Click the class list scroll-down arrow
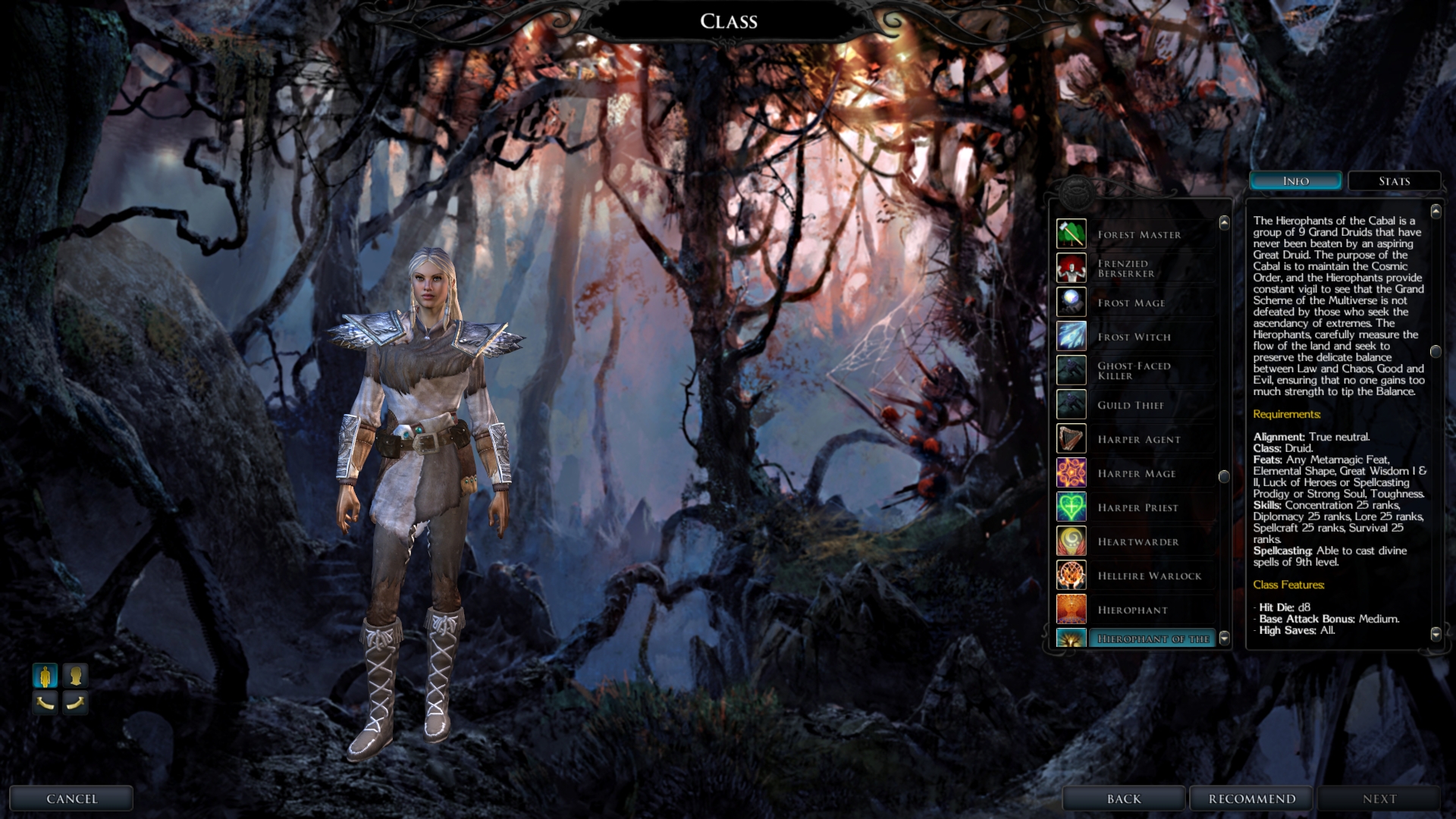 click(1224, 639)
